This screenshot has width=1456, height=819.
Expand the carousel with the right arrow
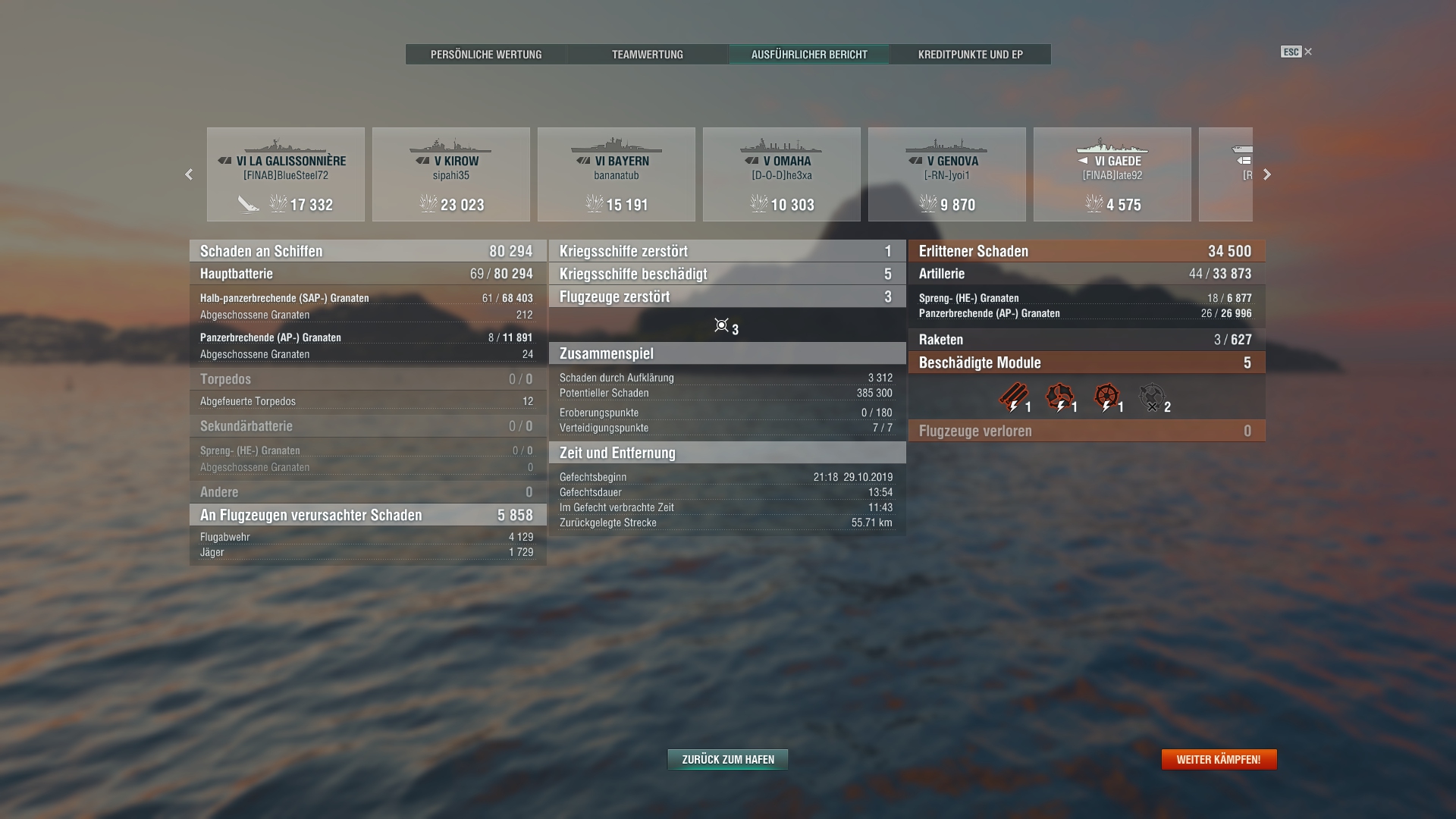click(x=1267, y=174)
